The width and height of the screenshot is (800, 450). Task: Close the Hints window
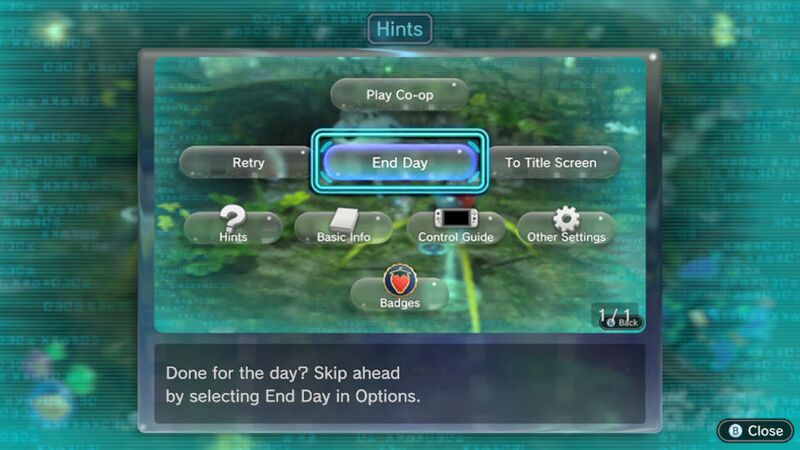pos(755,430)
